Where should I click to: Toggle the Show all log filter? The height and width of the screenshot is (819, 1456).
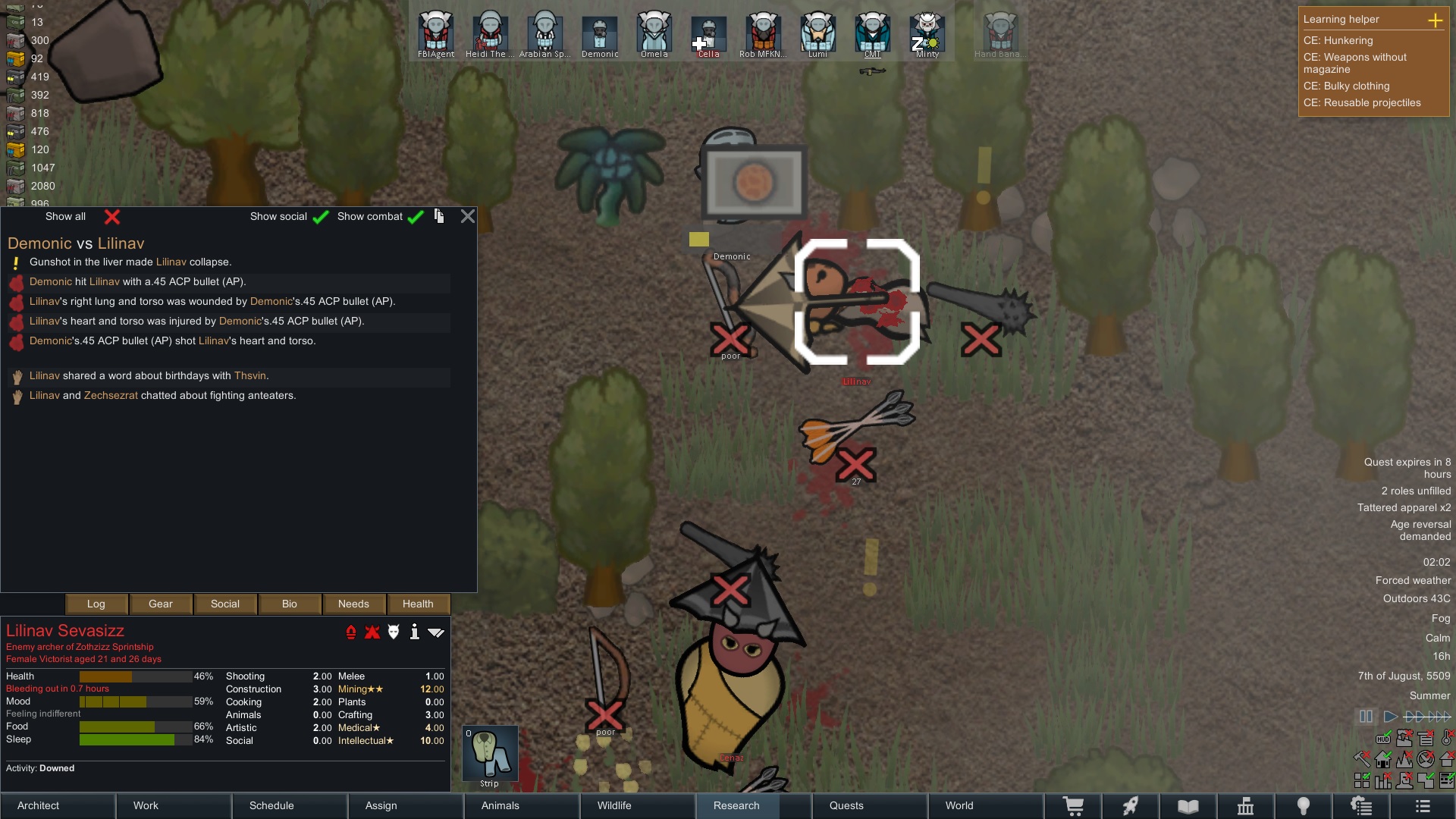click(111, 217)
